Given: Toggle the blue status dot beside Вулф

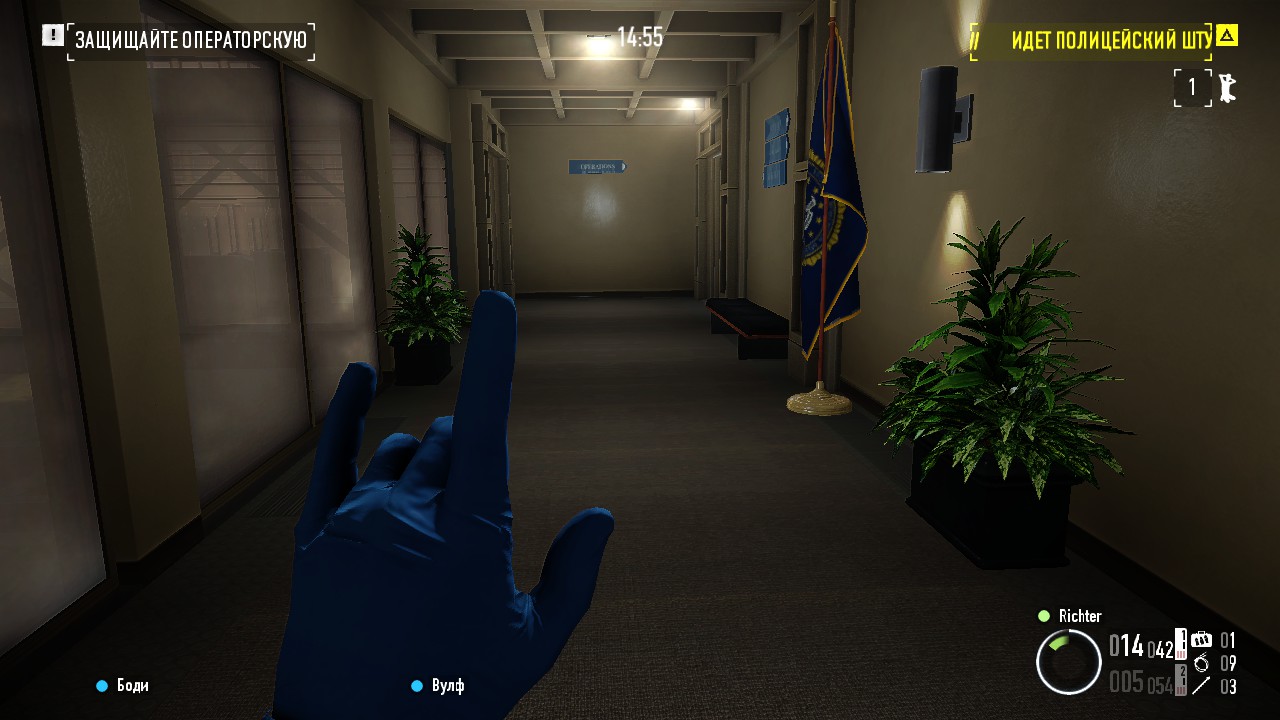Looking at the screenshot, I should pyautogui.click(x=416, y=686).
